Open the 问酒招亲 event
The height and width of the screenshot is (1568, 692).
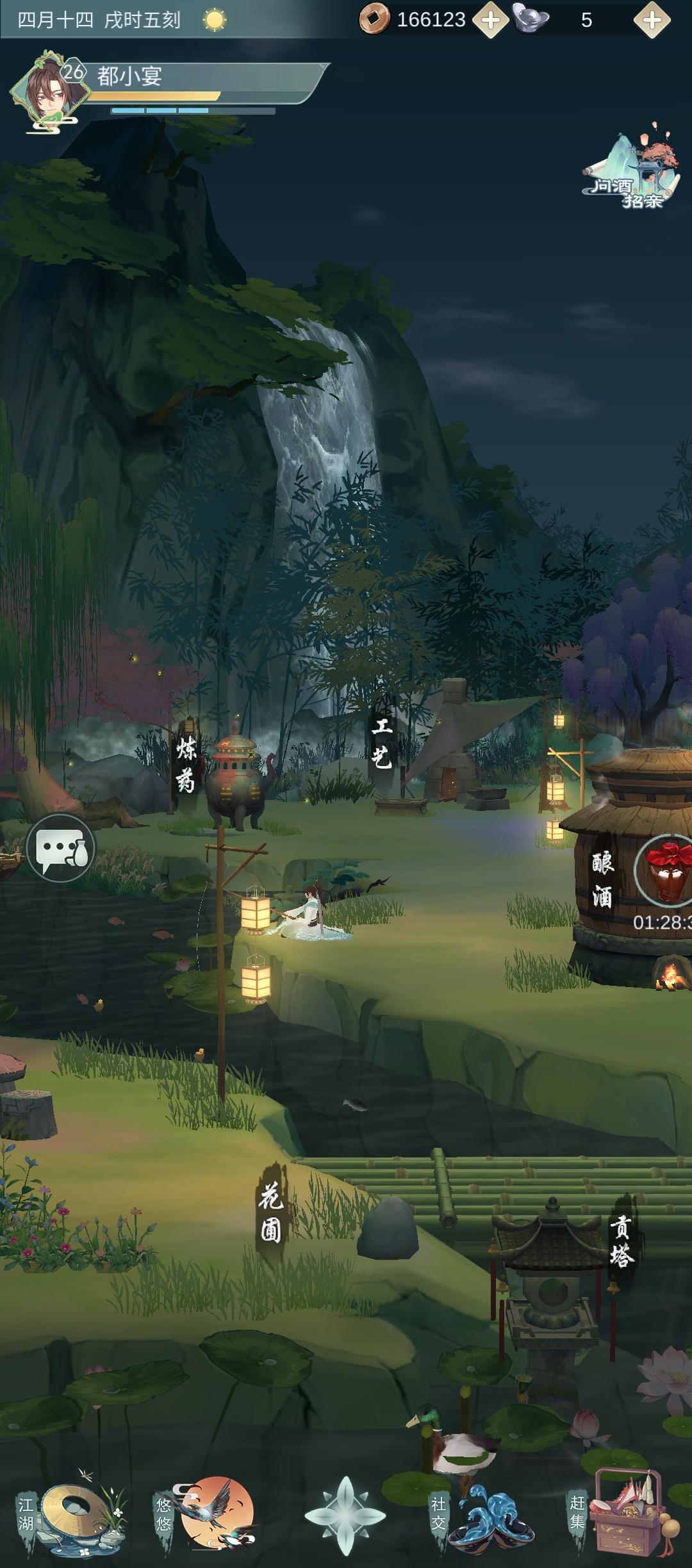tap(631, 170)
